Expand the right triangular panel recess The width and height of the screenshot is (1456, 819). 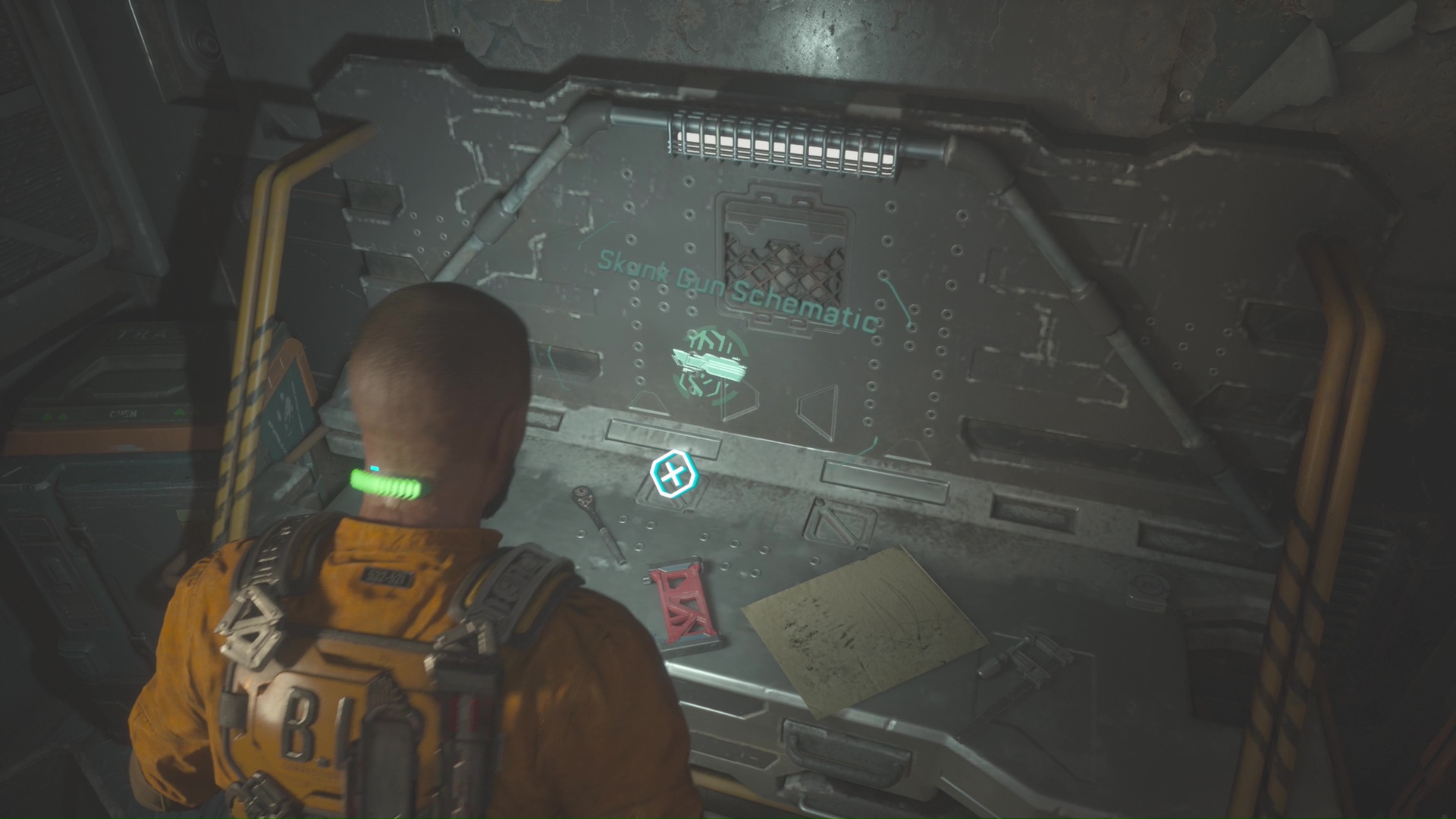pos(817,409)
